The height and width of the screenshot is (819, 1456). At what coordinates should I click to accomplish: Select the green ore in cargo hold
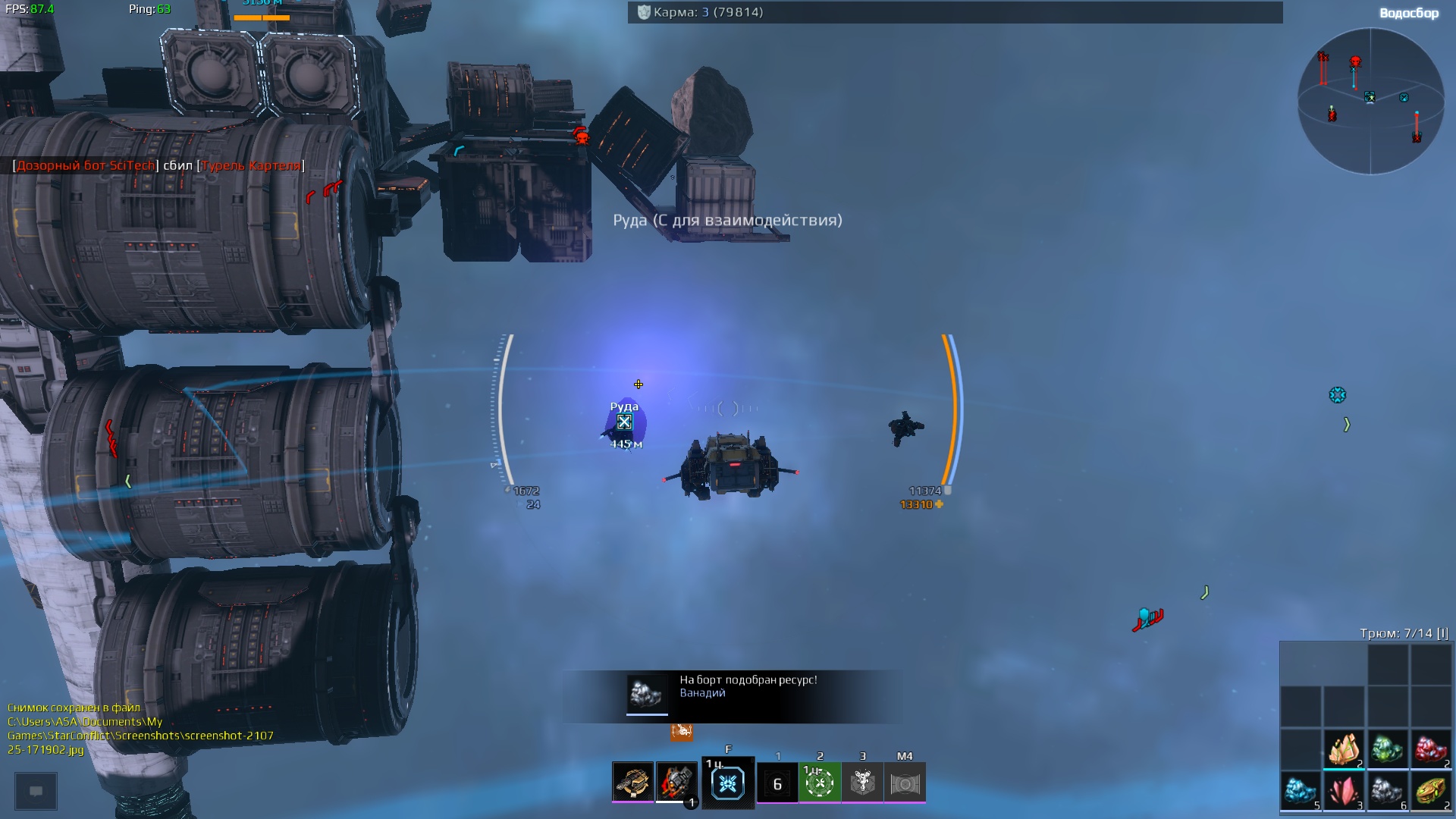pyautogui.click(x=1388, y=749)
